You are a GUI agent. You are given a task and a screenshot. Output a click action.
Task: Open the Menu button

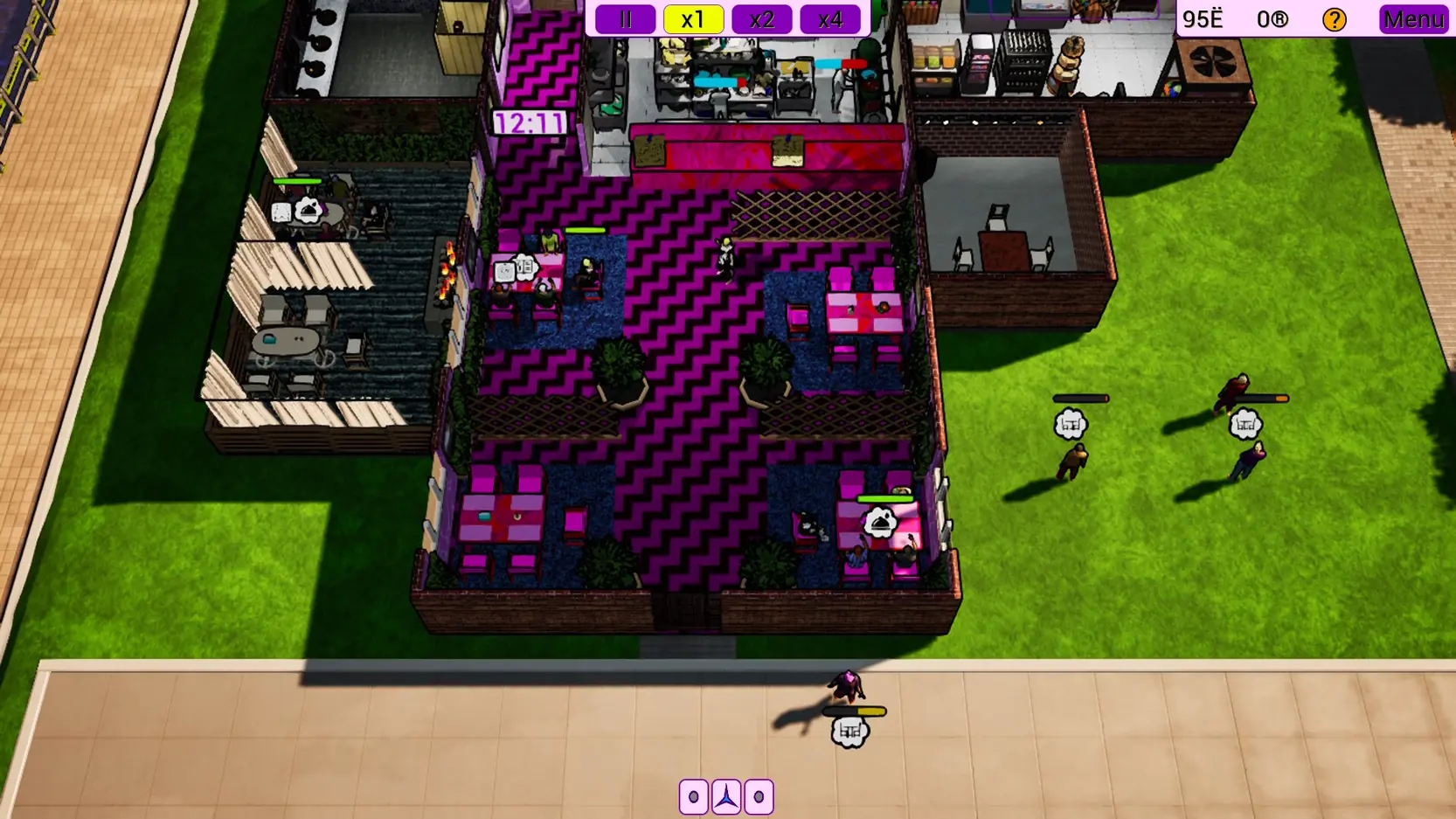[1412, 19]
